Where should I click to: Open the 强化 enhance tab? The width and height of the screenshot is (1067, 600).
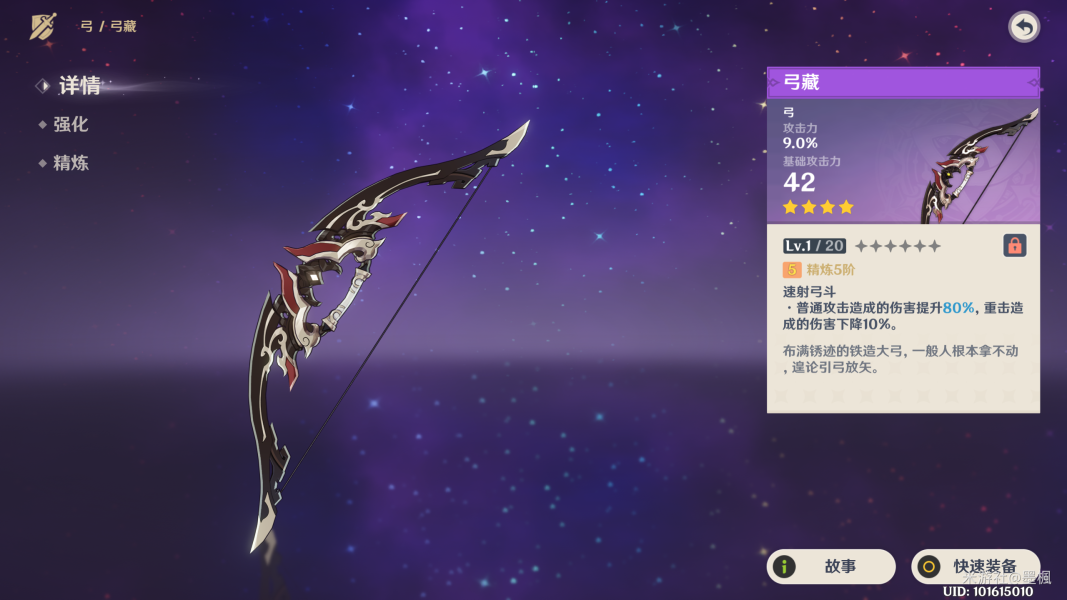(x=70, y=125)
